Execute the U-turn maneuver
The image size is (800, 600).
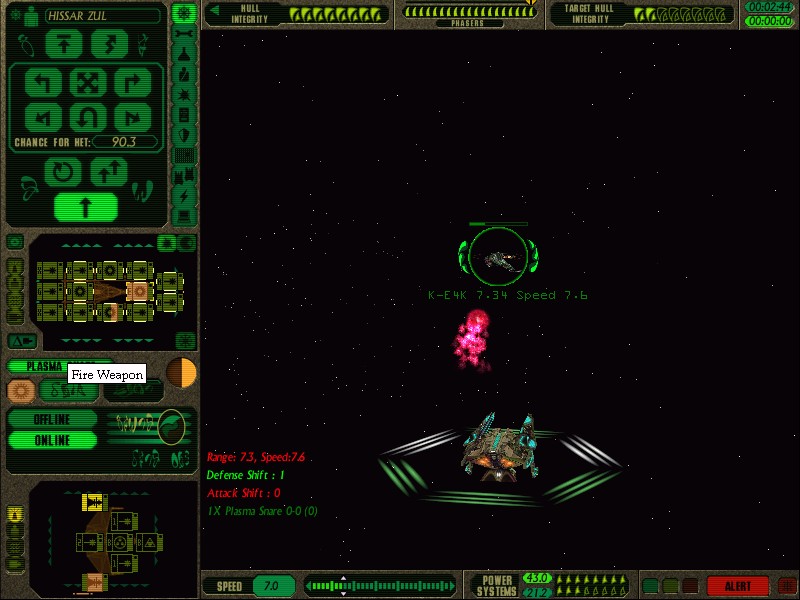click(87, 117)
